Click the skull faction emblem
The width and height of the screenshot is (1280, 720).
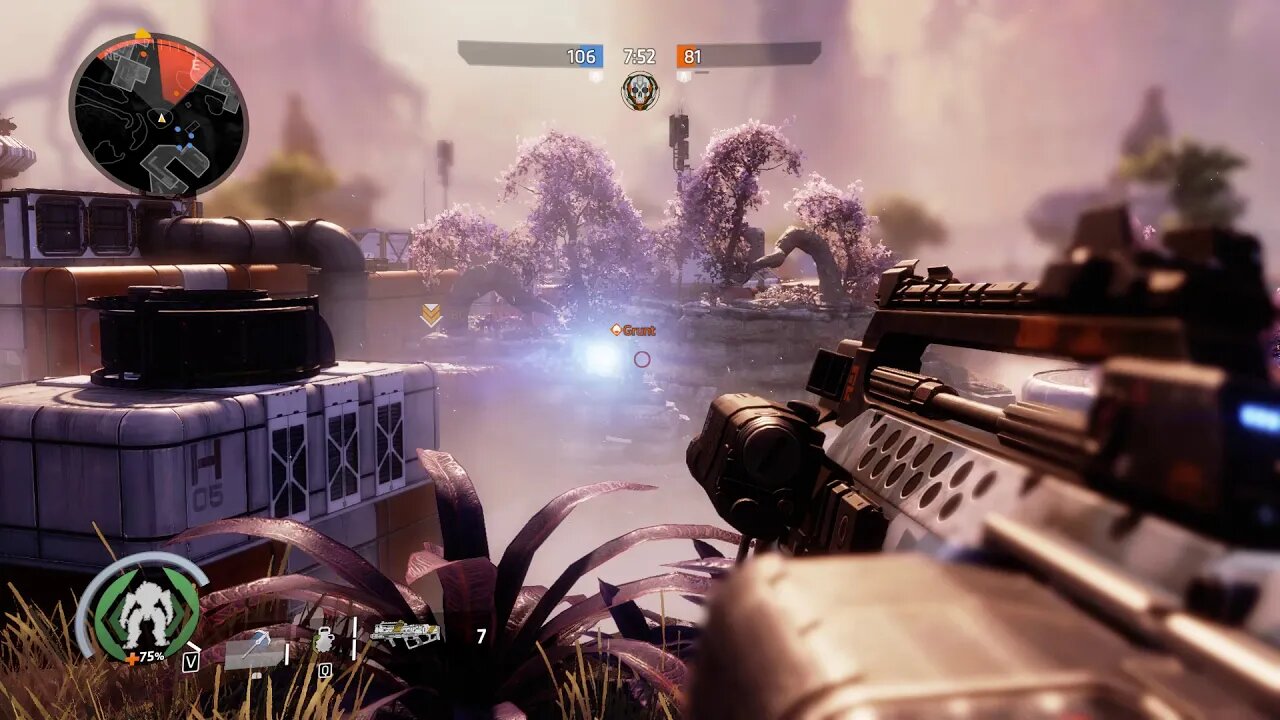point(639,91)
